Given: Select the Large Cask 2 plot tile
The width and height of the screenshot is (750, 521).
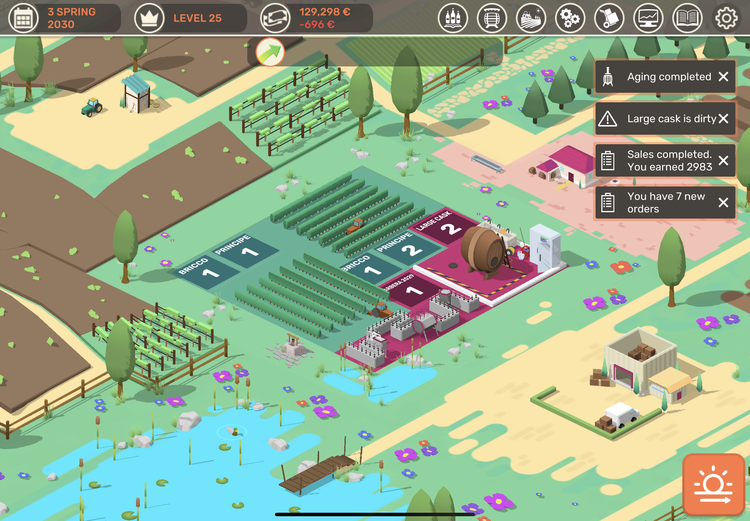Looking at the screenshot, I should (450, 229).
